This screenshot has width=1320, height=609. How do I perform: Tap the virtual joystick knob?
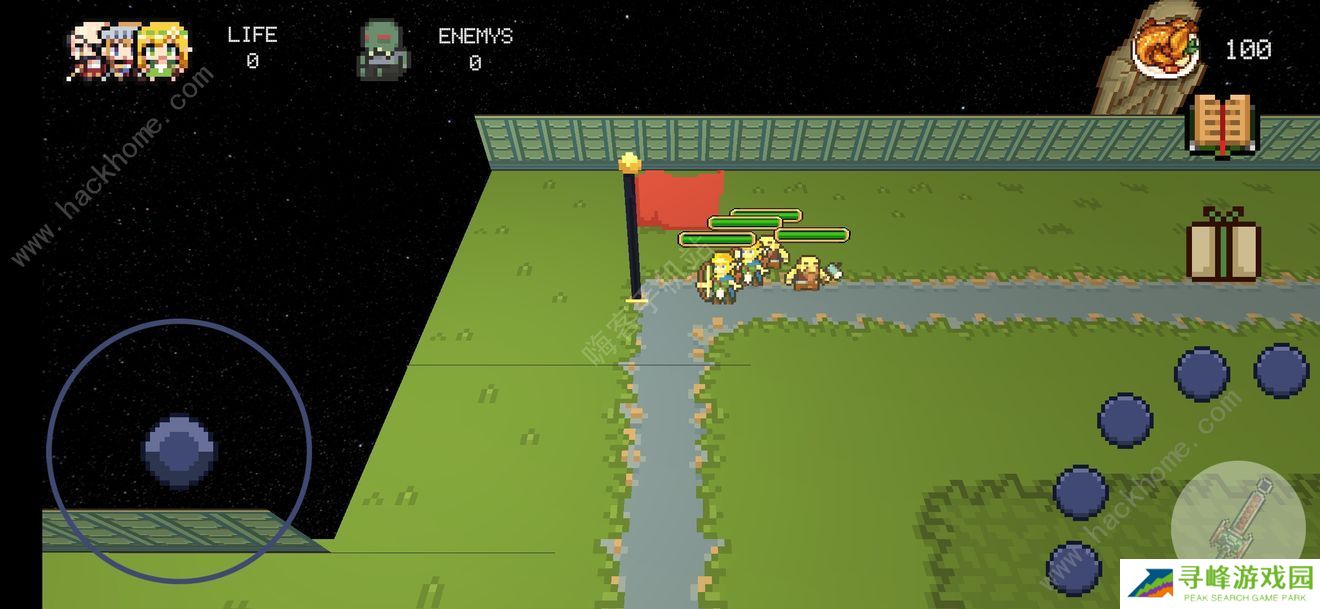click(x=180, y=452)
